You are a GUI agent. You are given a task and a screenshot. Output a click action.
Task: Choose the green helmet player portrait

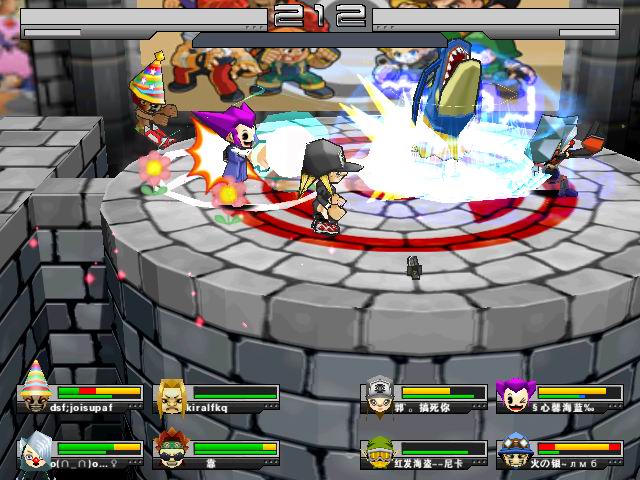click(x=379, y=452)
